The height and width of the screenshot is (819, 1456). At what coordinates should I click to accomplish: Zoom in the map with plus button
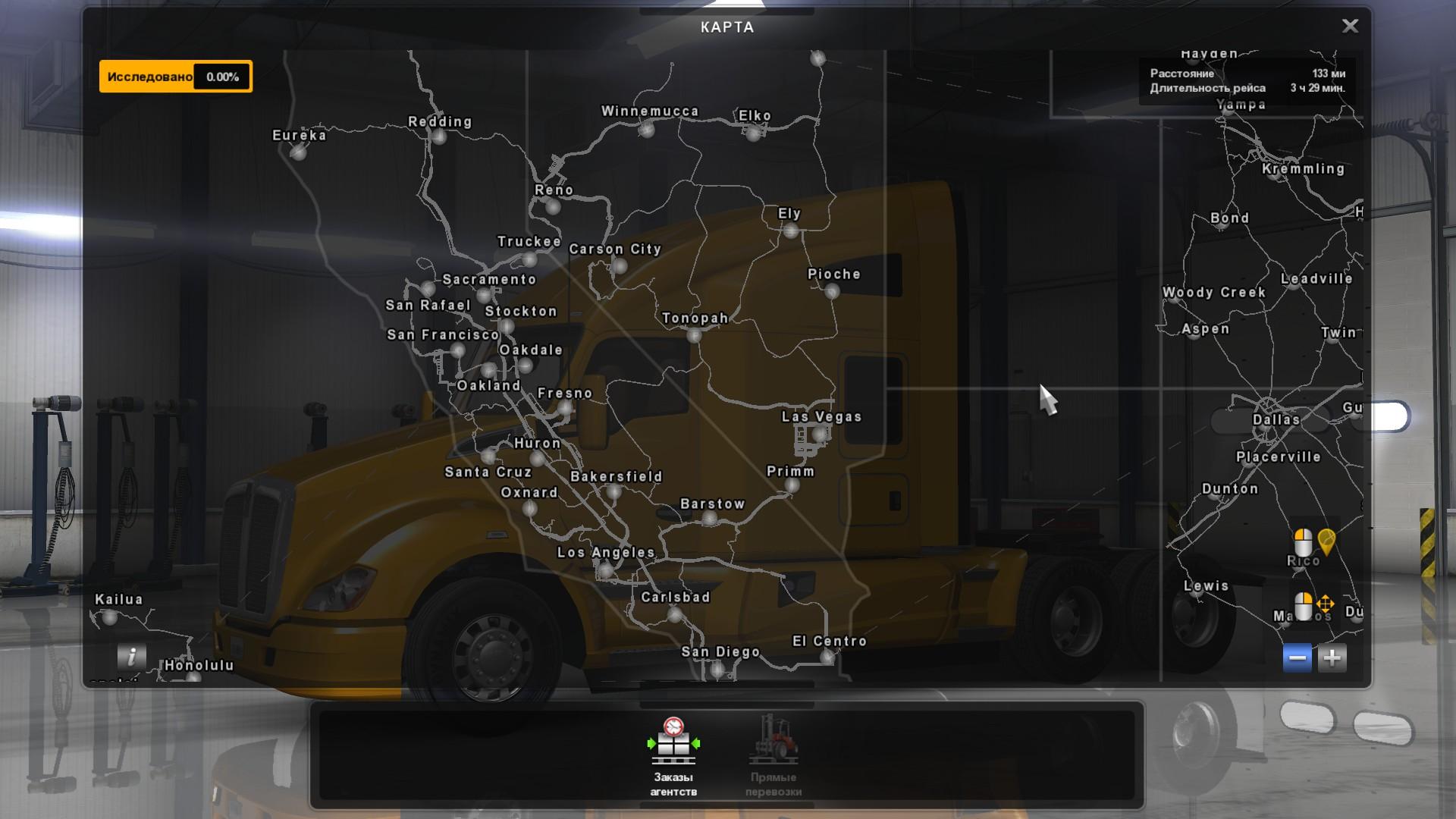pyautogui.click(x=1332, y=657)
